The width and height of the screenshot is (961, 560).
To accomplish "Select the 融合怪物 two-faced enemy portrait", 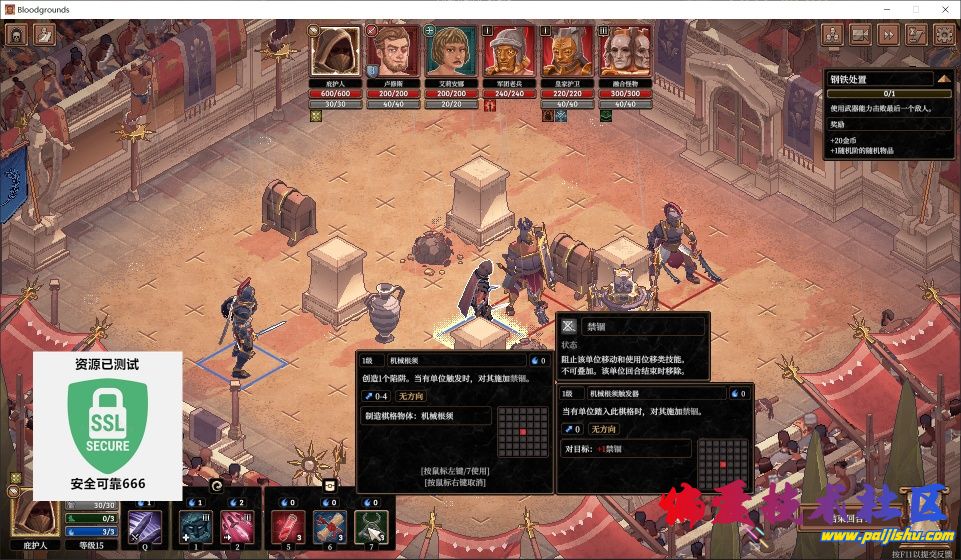I will (625, 53).
